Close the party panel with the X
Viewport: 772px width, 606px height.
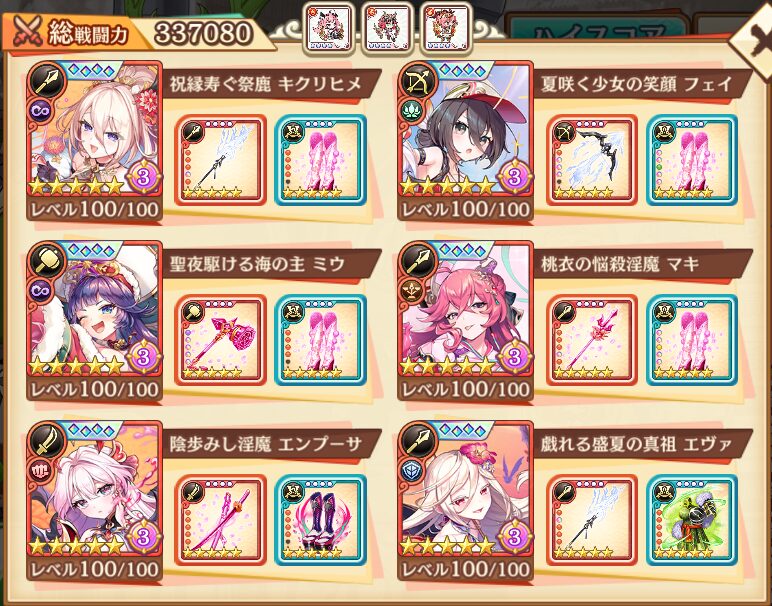pyautogui.click(x=754, y=38)
